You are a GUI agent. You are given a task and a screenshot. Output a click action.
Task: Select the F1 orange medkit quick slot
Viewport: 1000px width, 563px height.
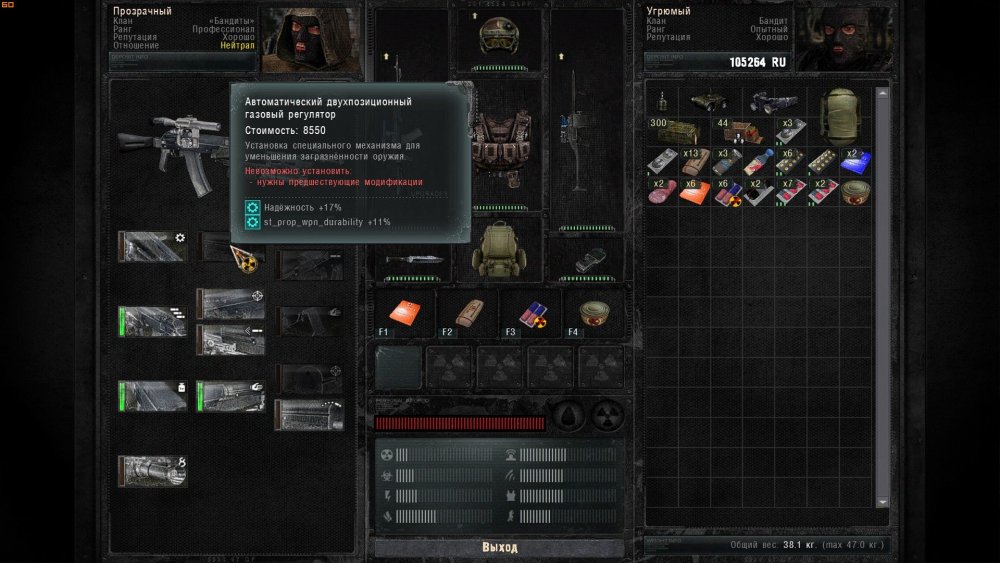403,313
